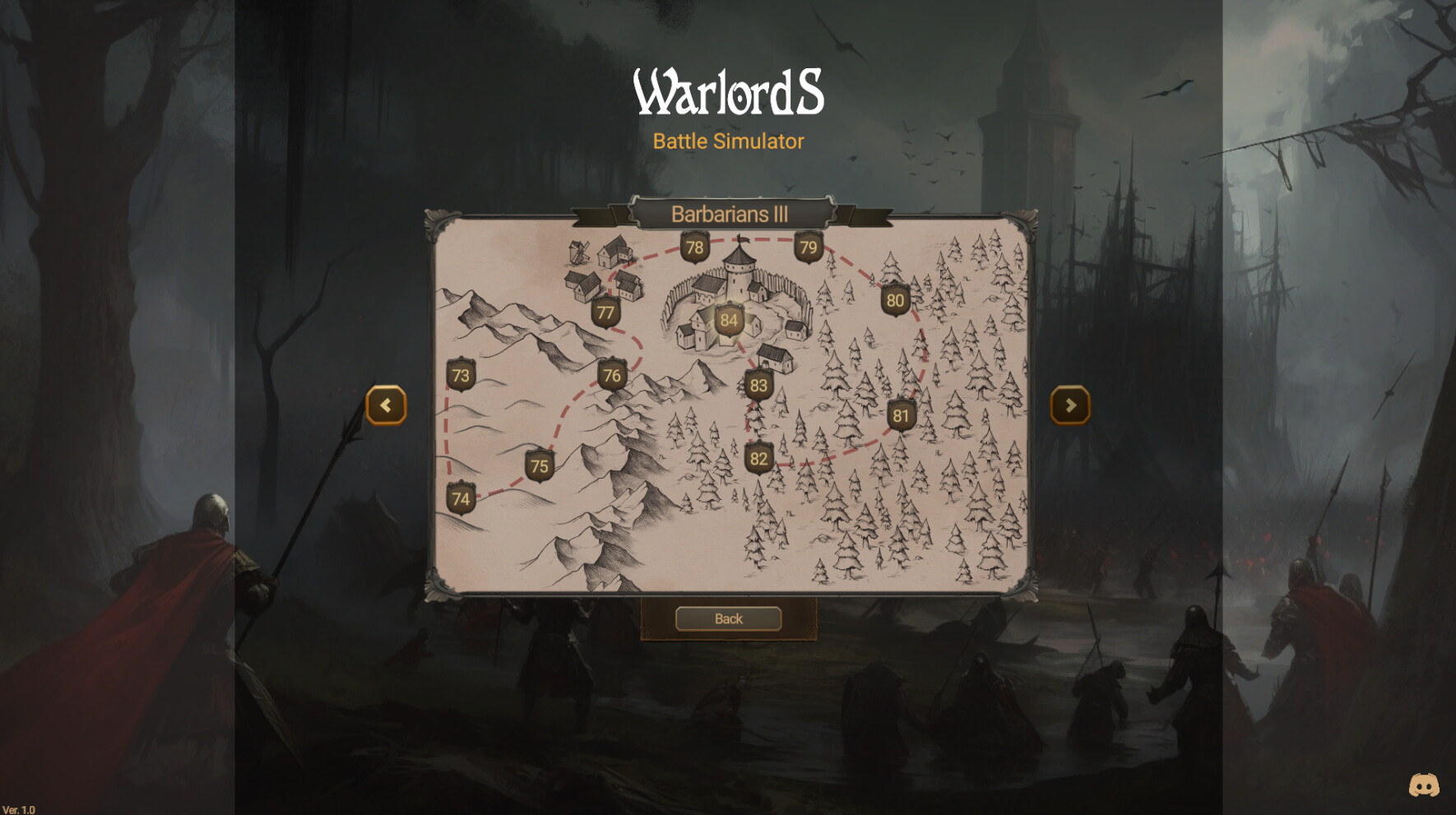Select level 79 shield marker
The image size is (1456, 815).
coord(807,246)
